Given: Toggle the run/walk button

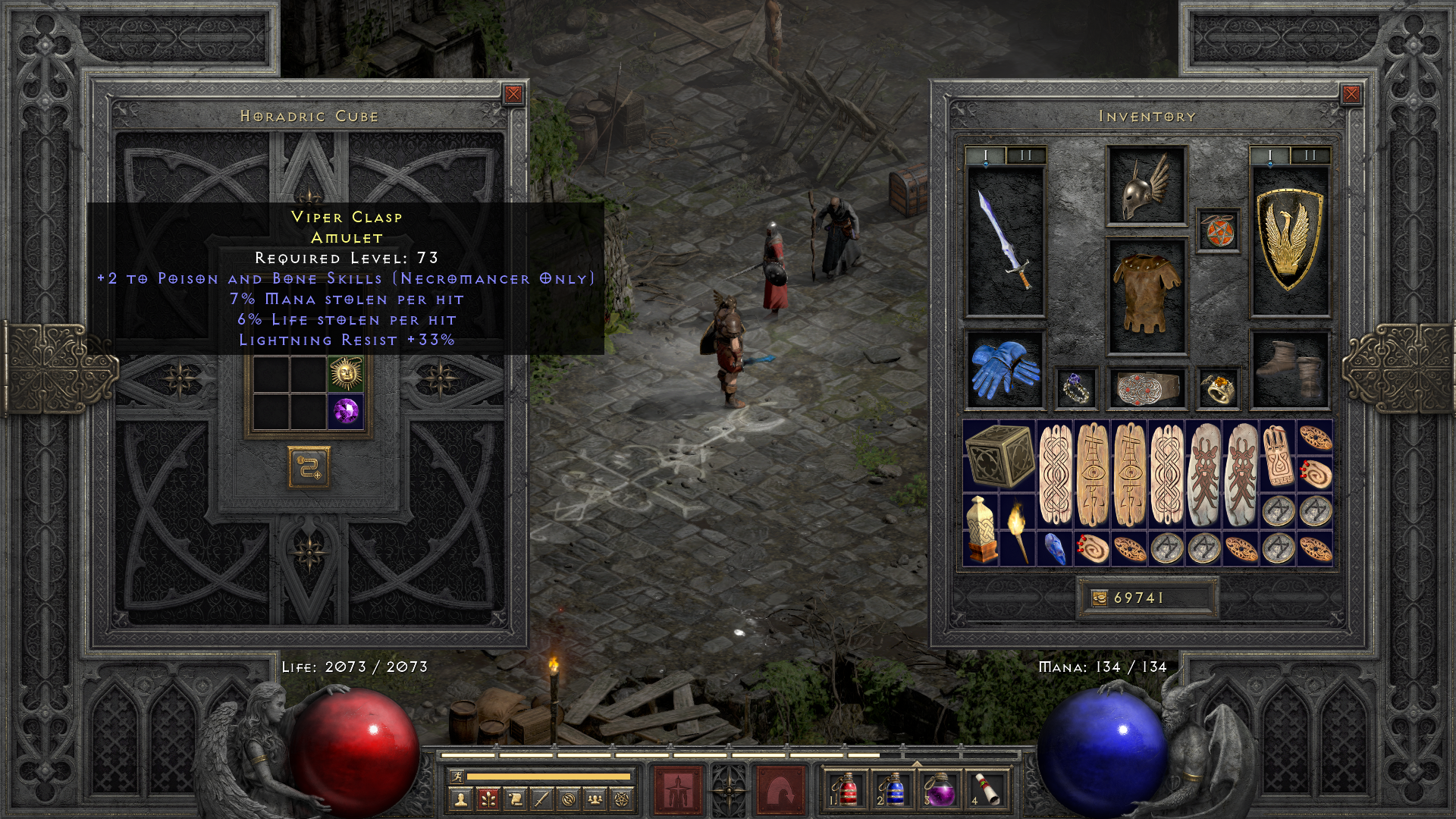Looking at the screenshot, I should click(x=457, y=777).
